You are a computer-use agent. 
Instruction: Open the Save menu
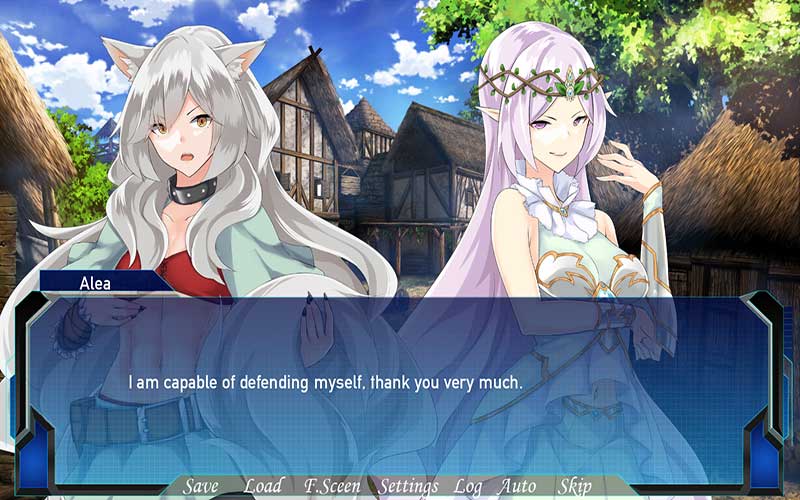pyautogui.click(x=201, y=486)
